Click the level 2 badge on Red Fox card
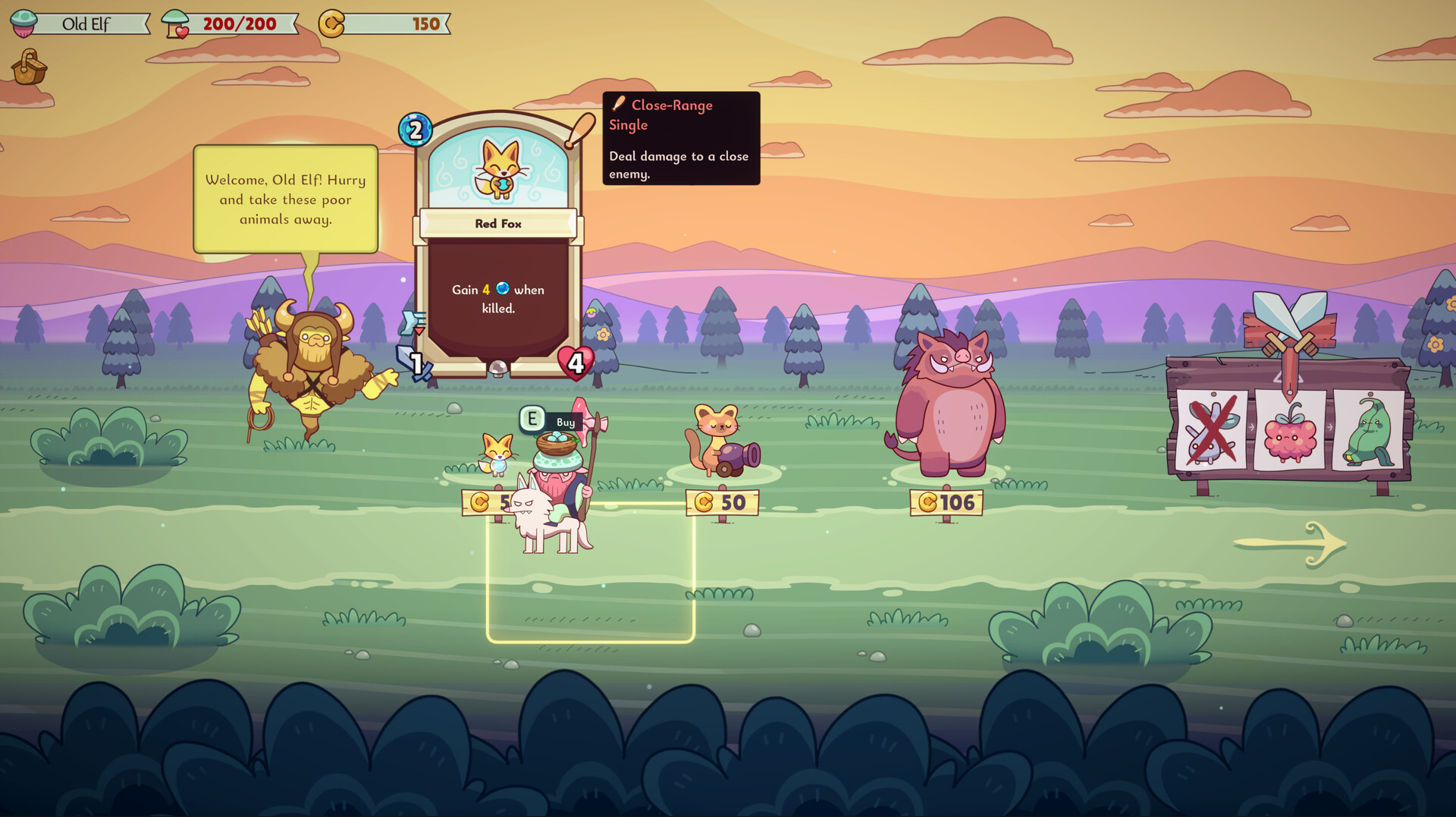This screenshot has width=1456, height=817. coord(414,130)
